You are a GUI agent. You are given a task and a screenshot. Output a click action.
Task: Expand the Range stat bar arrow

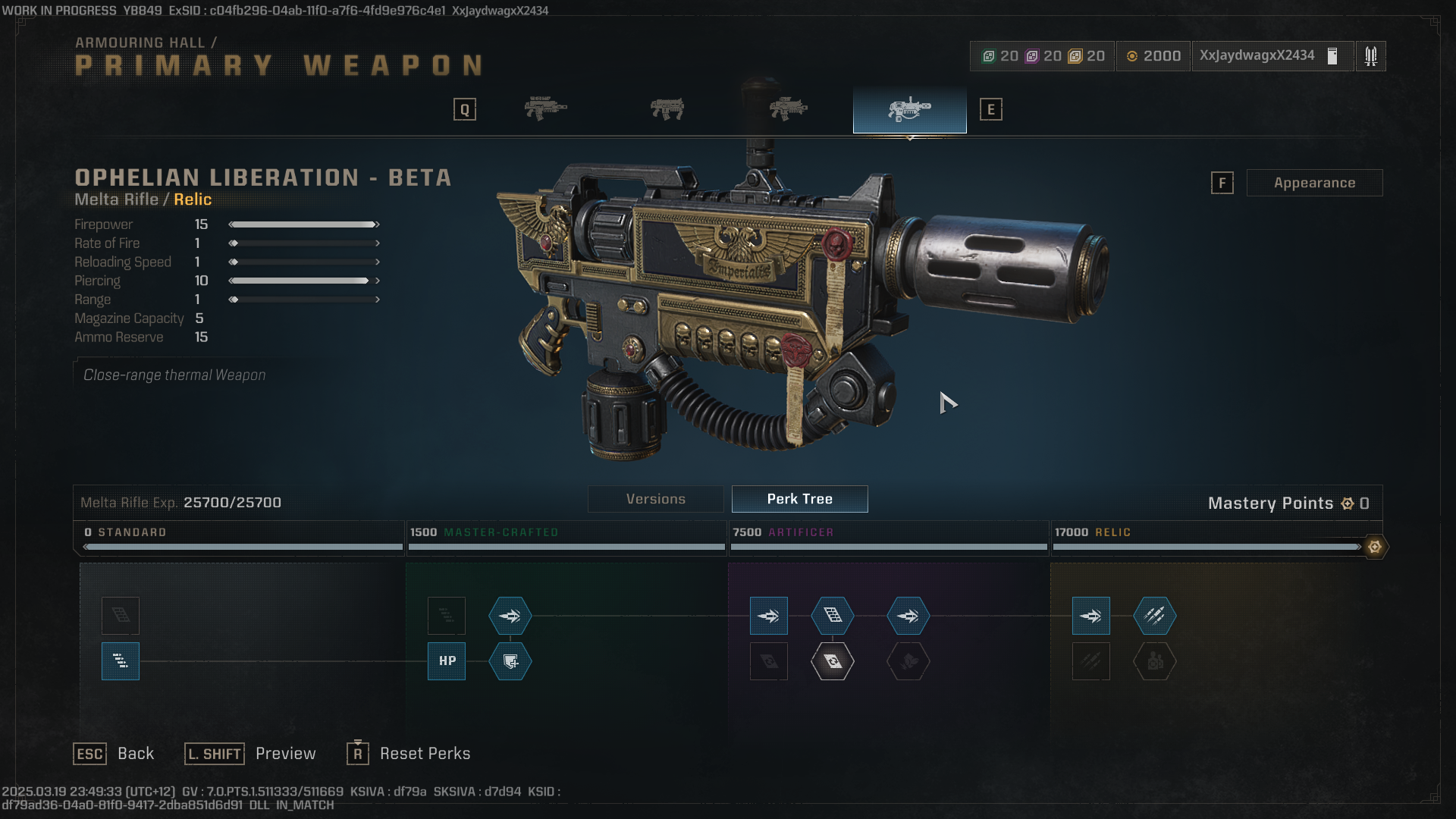(x=376, y=300)
